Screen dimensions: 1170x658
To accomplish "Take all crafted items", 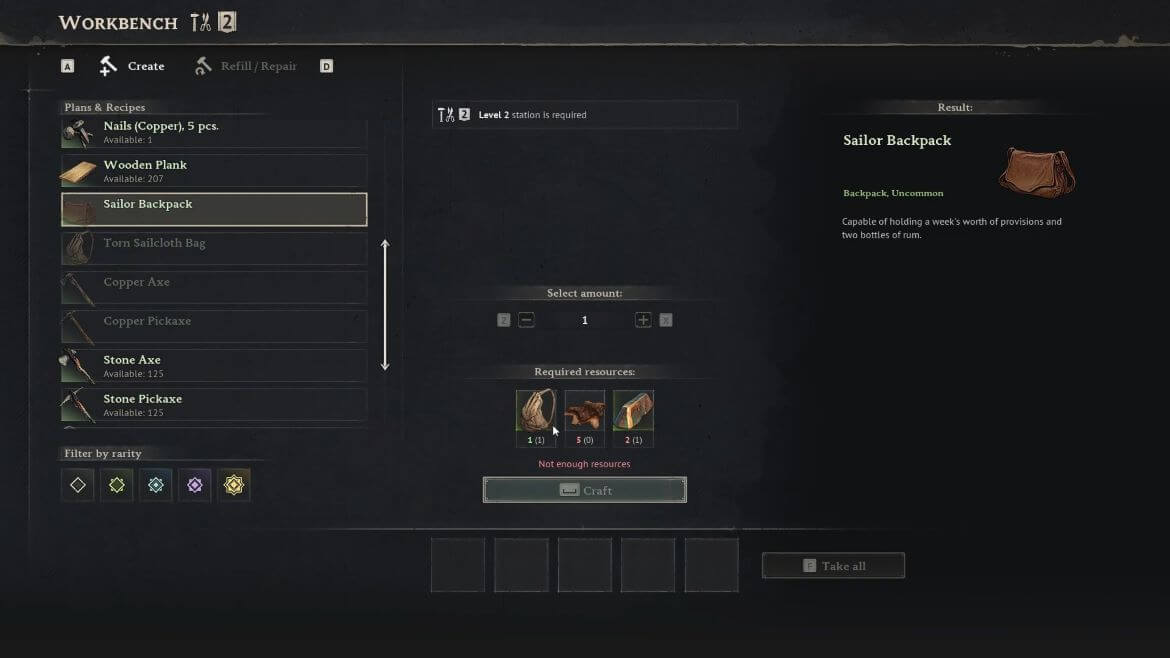I will [x=833, y=566].
